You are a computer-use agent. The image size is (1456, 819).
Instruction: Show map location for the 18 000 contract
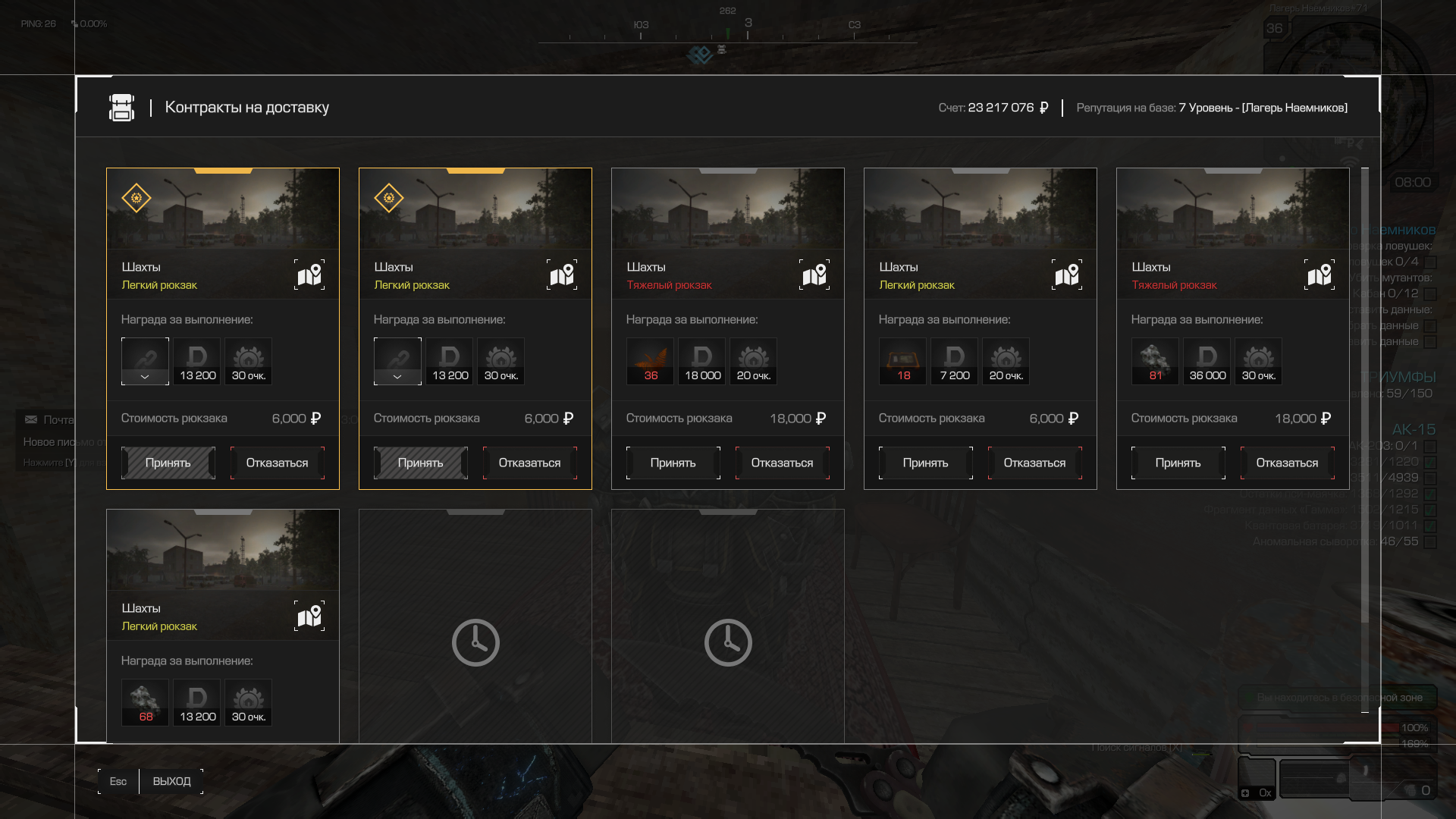pos(814,275)
